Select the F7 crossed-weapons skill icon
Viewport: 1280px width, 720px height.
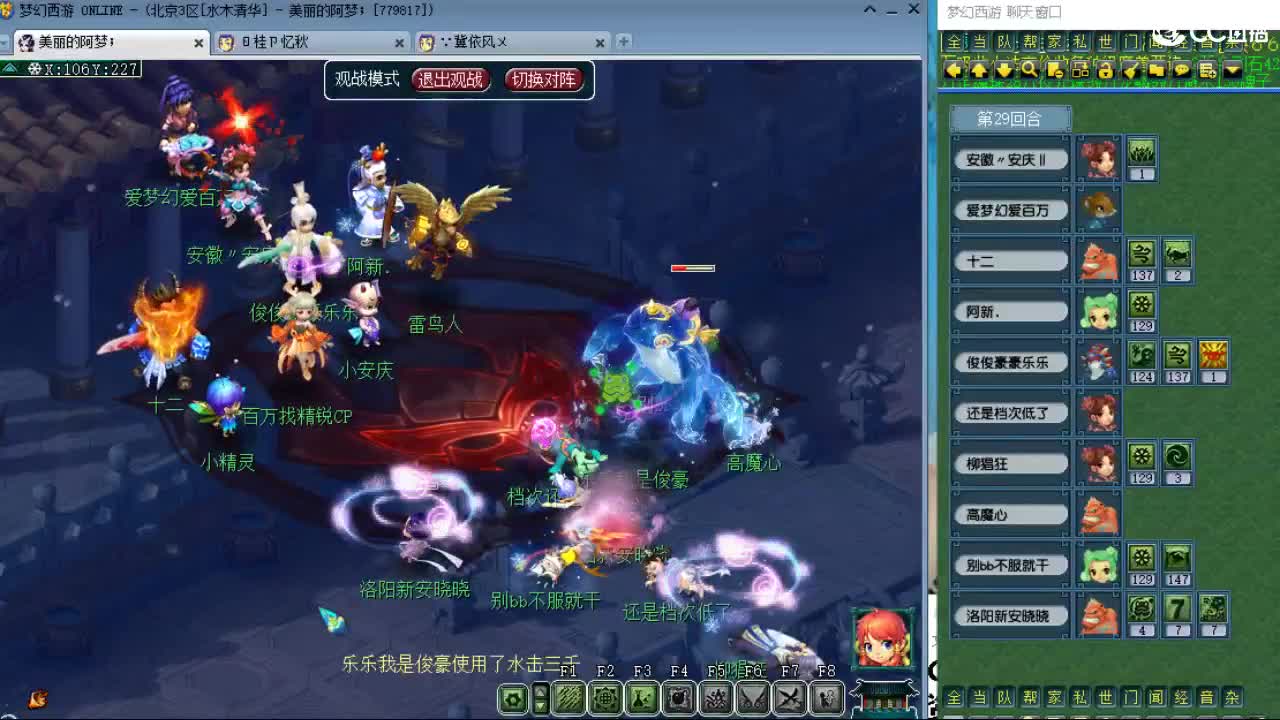(x=787, y=698)
